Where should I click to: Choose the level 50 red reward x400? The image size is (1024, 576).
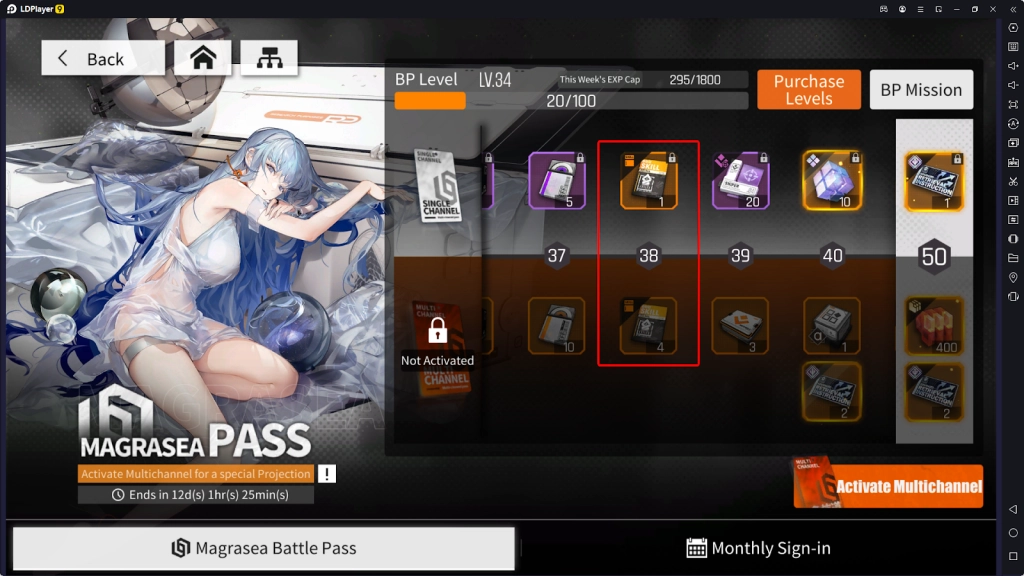click(x=934, y=326)
